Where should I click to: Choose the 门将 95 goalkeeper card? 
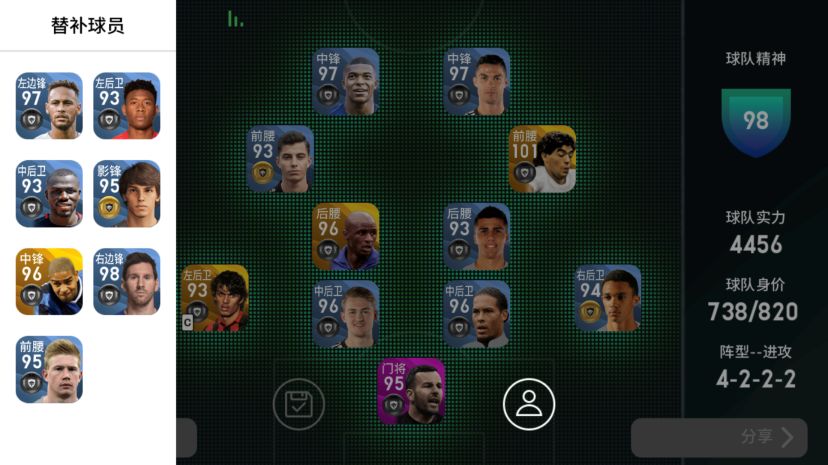(411, 391)
